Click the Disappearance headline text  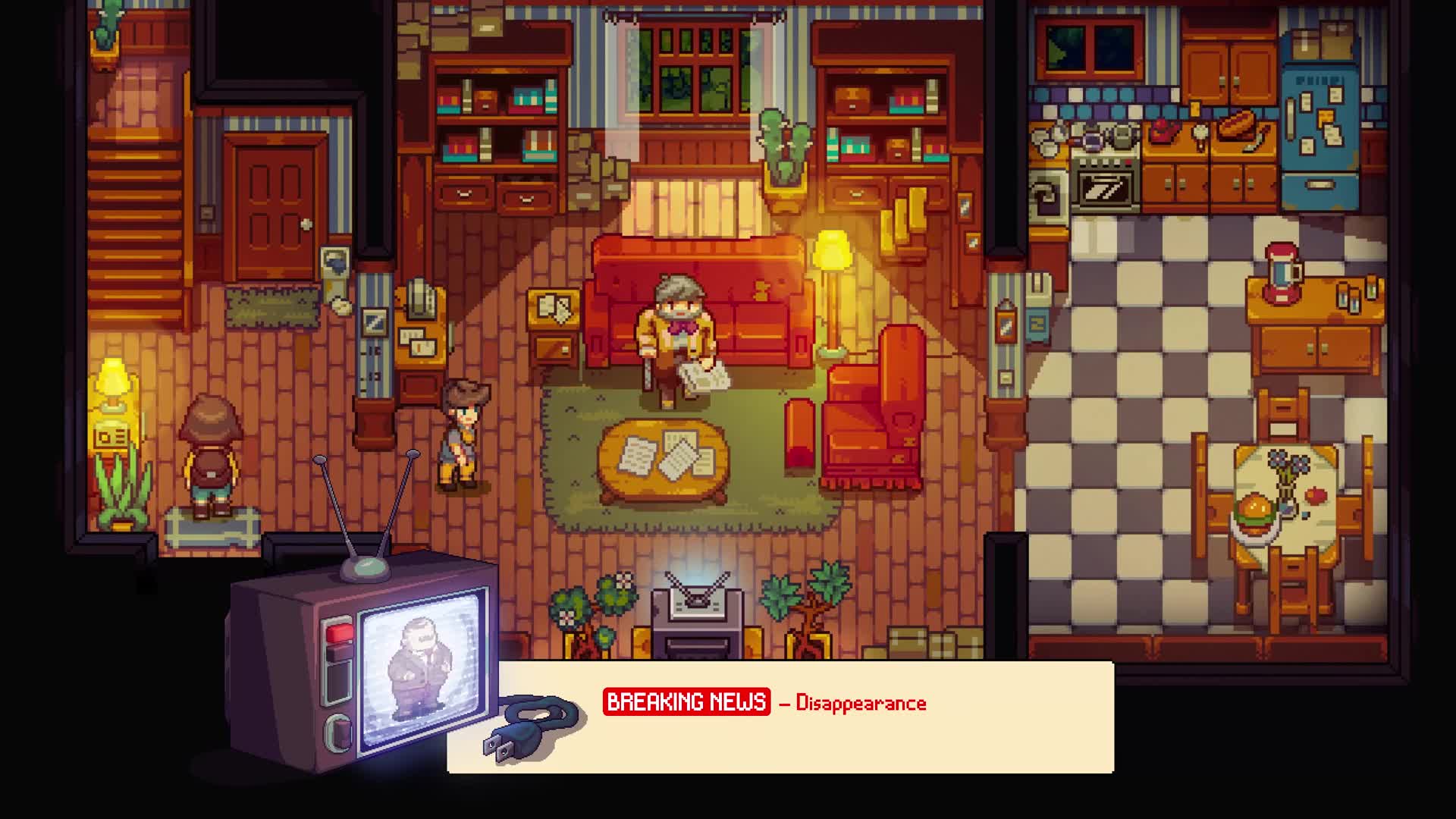tap(861, 703)
